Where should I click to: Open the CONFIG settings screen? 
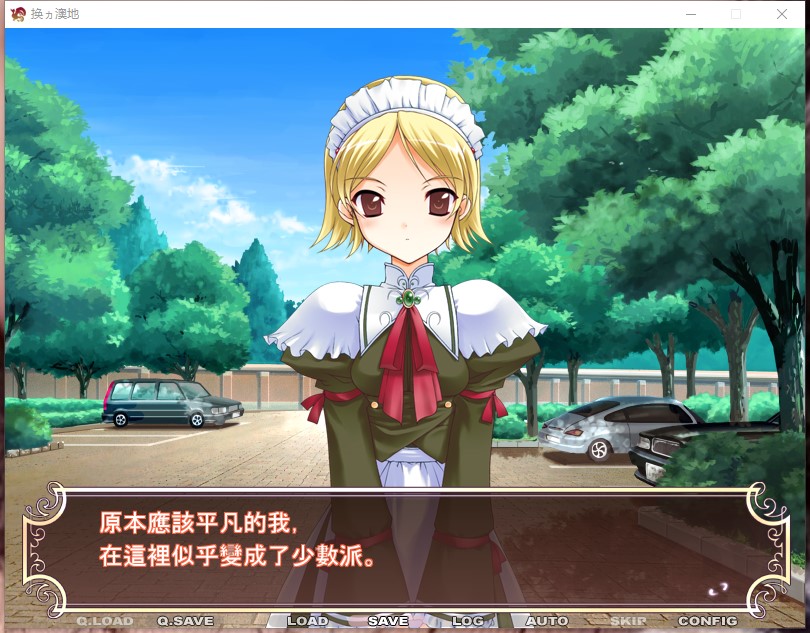coord(707,621)
